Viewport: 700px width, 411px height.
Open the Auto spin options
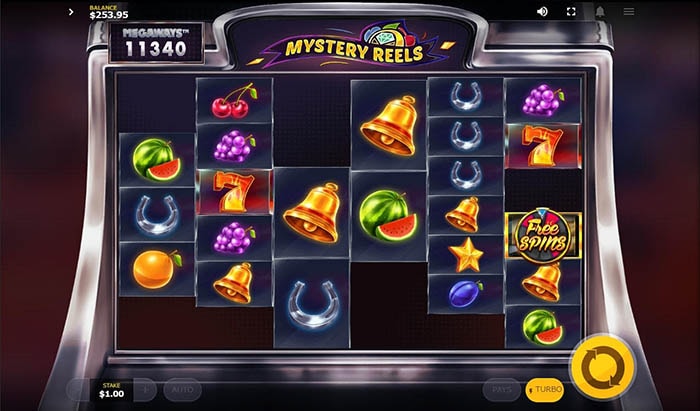[x=183, y=389]
